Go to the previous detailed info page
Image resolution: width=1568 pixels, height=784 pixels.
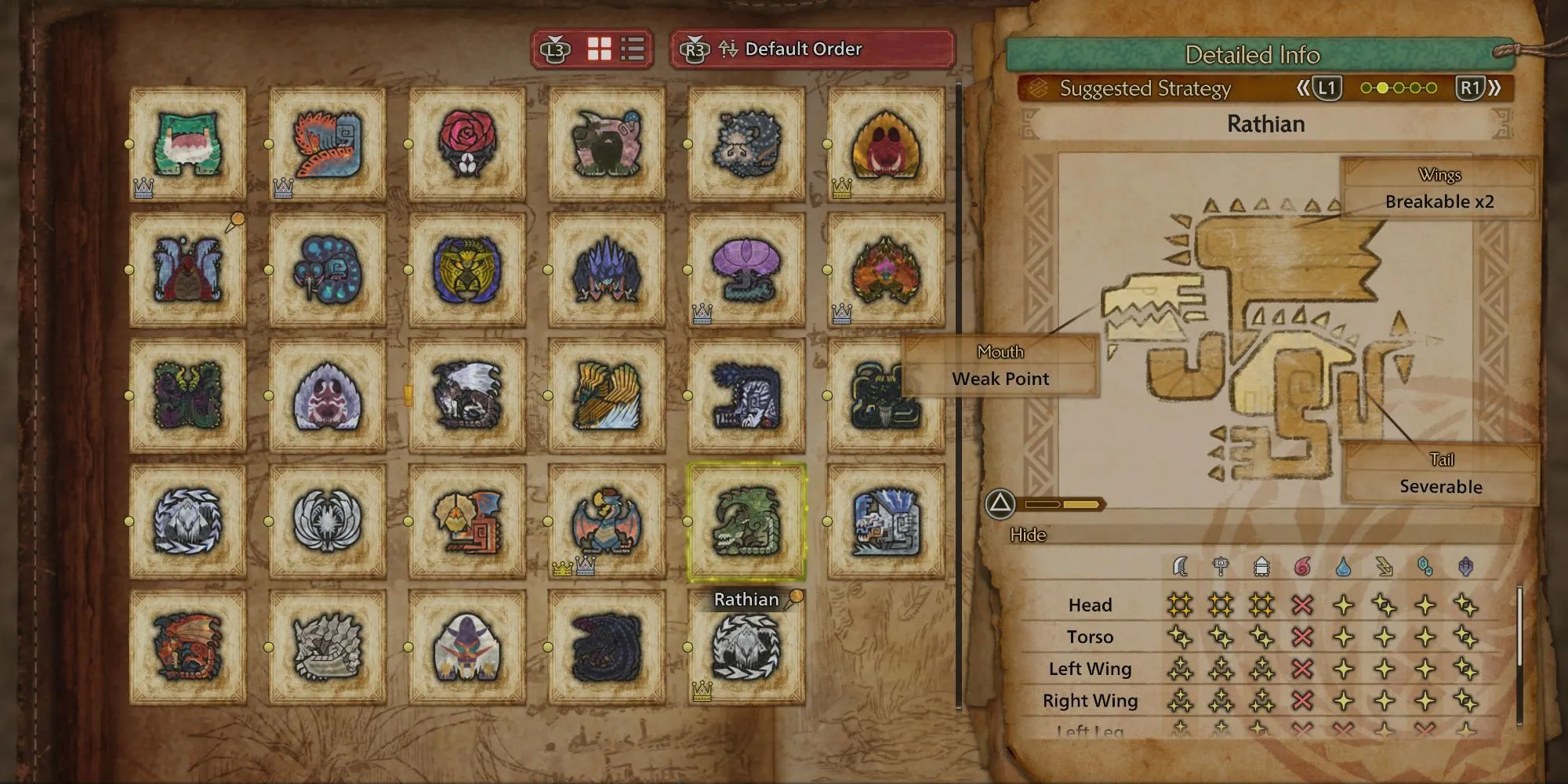[x=1319, y=88]
